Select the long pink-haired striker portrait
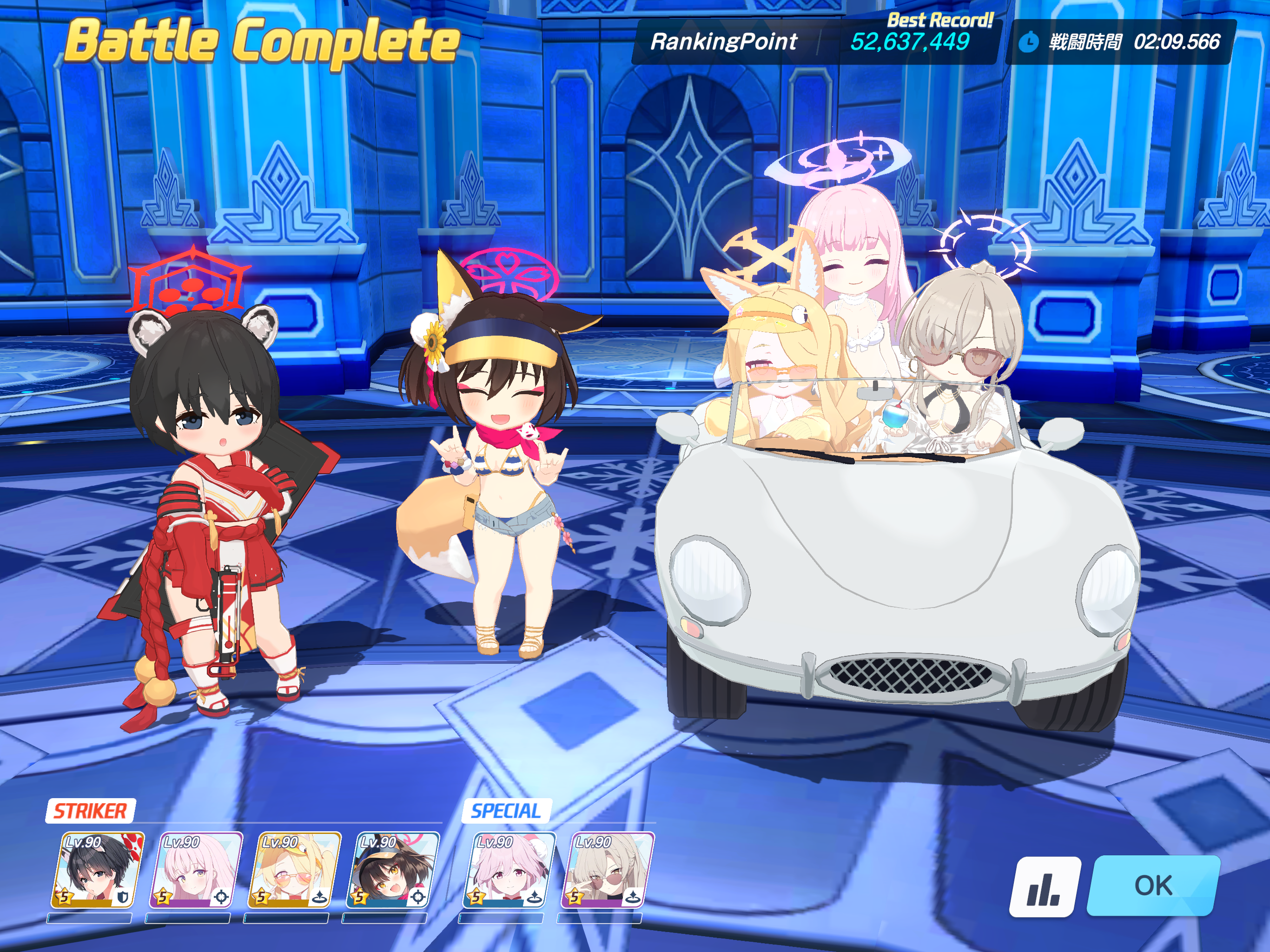 click(196, 871)
